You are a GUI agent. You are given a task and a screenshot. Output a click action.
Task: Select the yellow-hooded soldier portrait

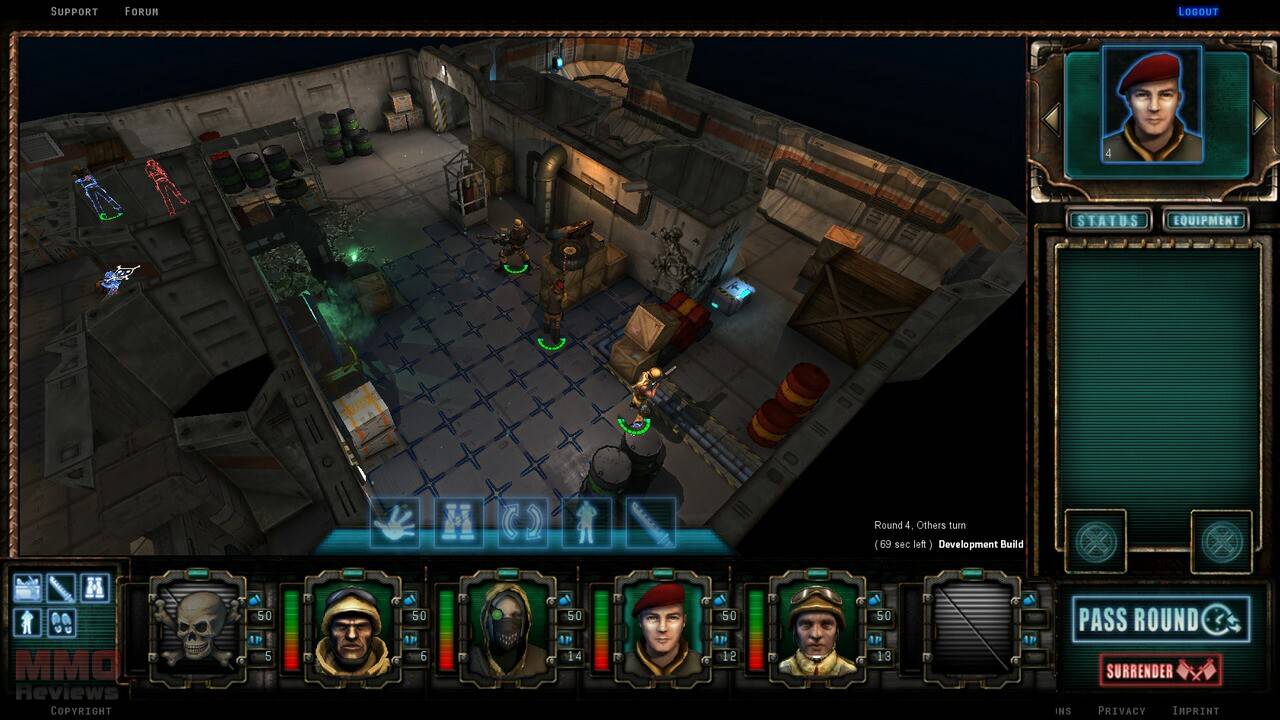point(352,627)
